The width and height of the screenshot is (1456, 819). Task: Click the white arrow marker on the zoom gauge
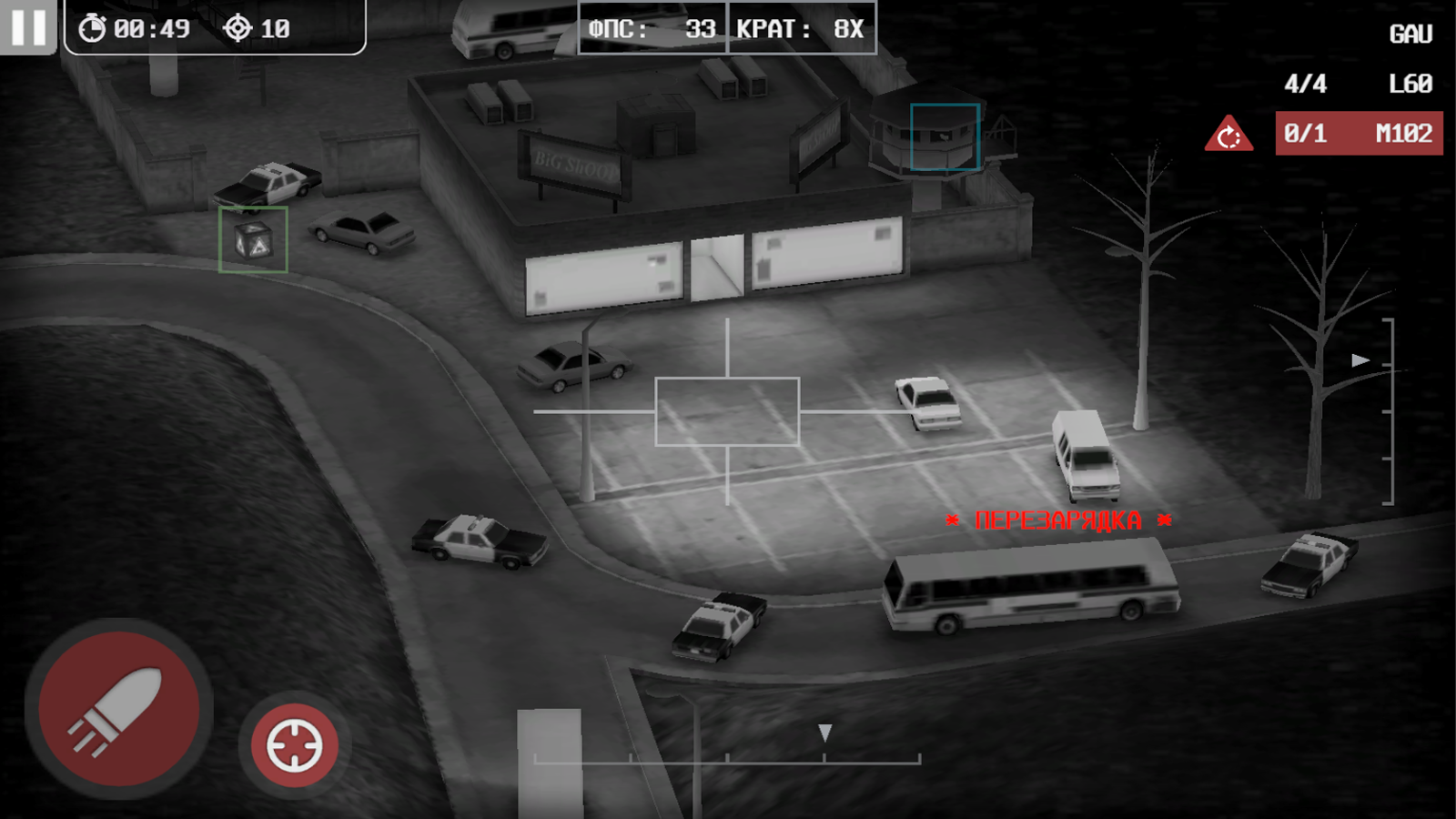(1359, 360)
